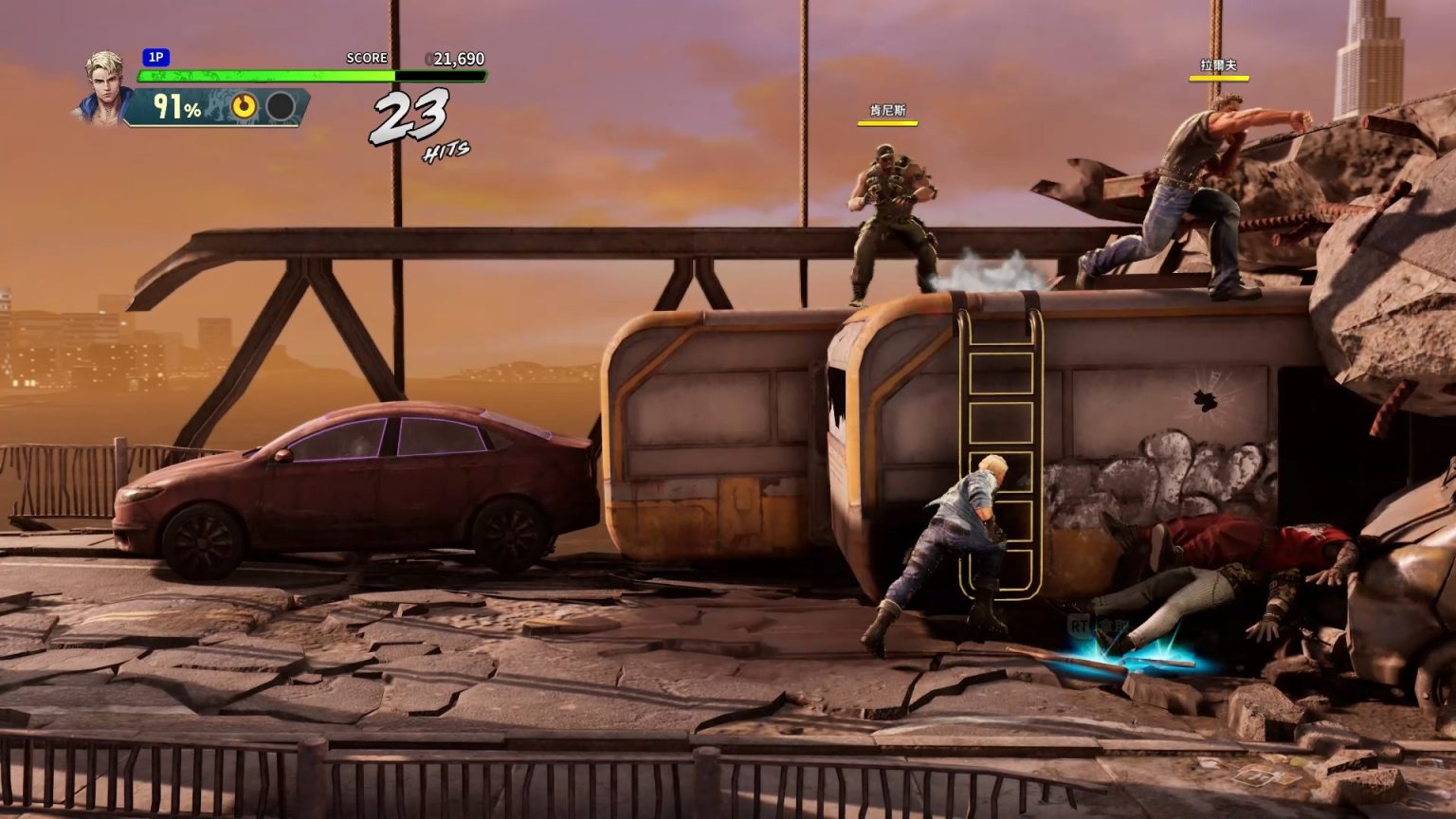
Task: Select the charged yellow special gauge orb
Action: [x=245, y=106]
